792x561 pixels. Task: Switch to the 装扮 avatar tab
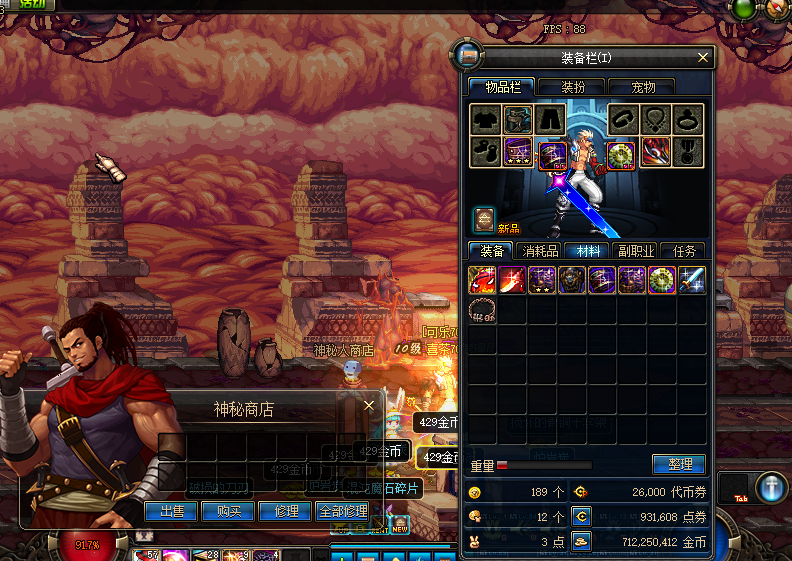[x=572, y=87]
